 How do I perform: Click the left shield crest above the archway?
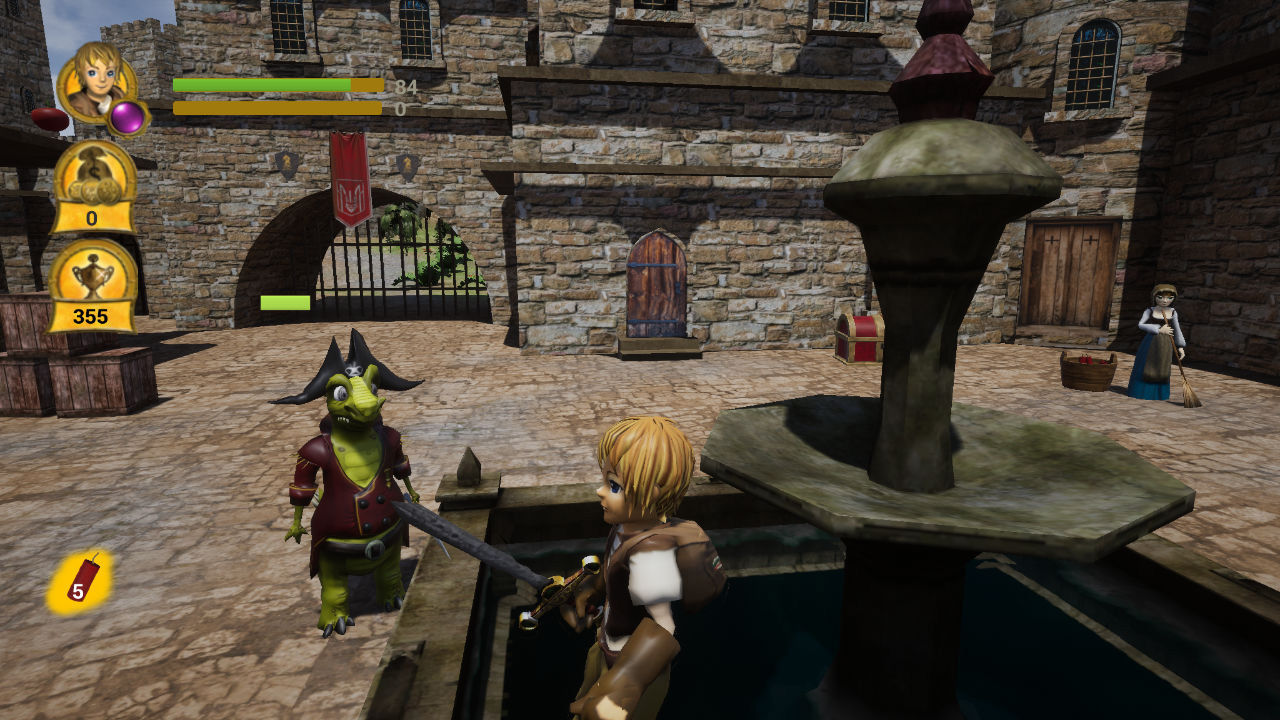coord(287,164)
